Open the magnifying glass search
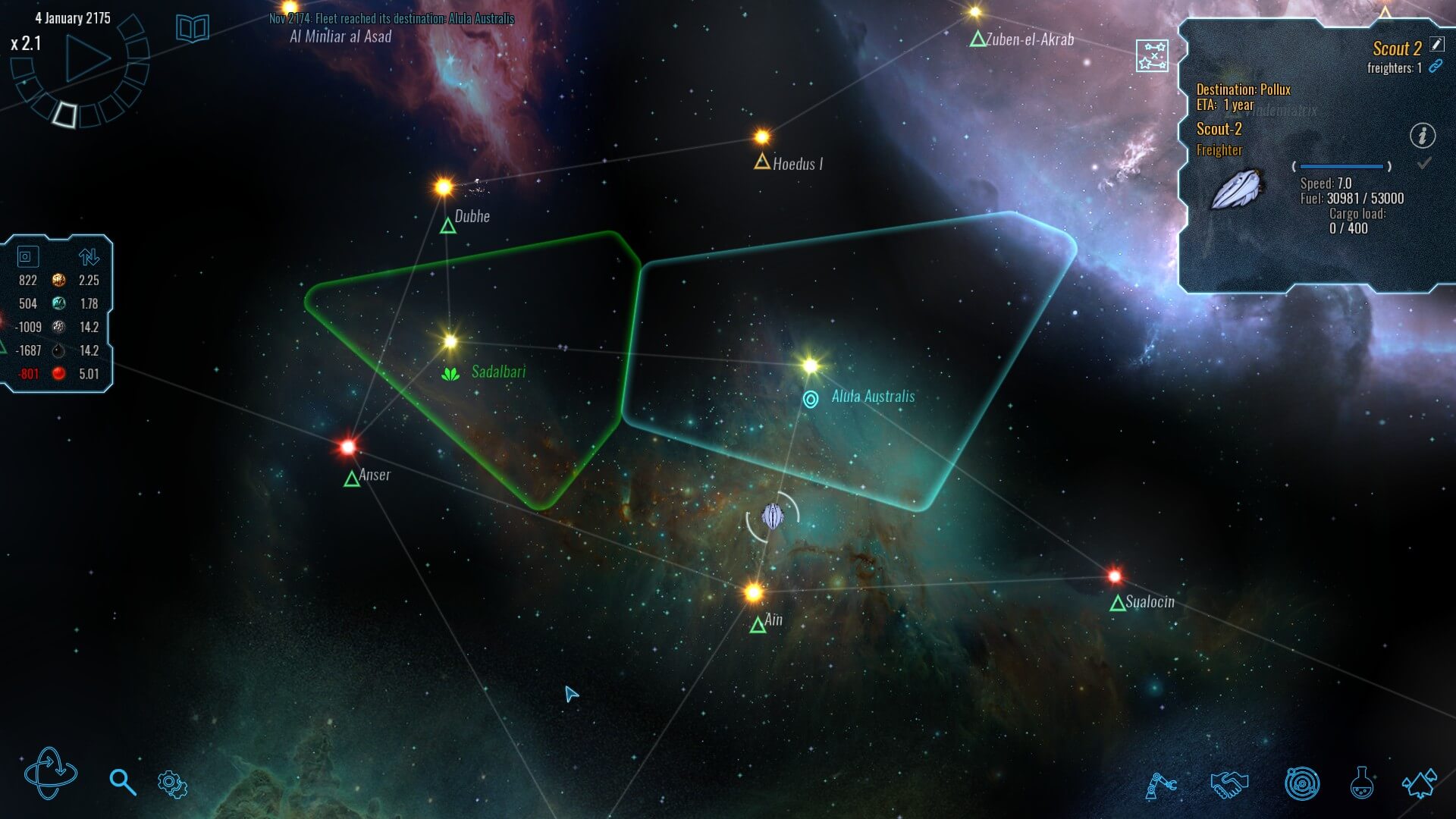The width and height of the screenshot is (1456, 819). [x=122, y=782]
